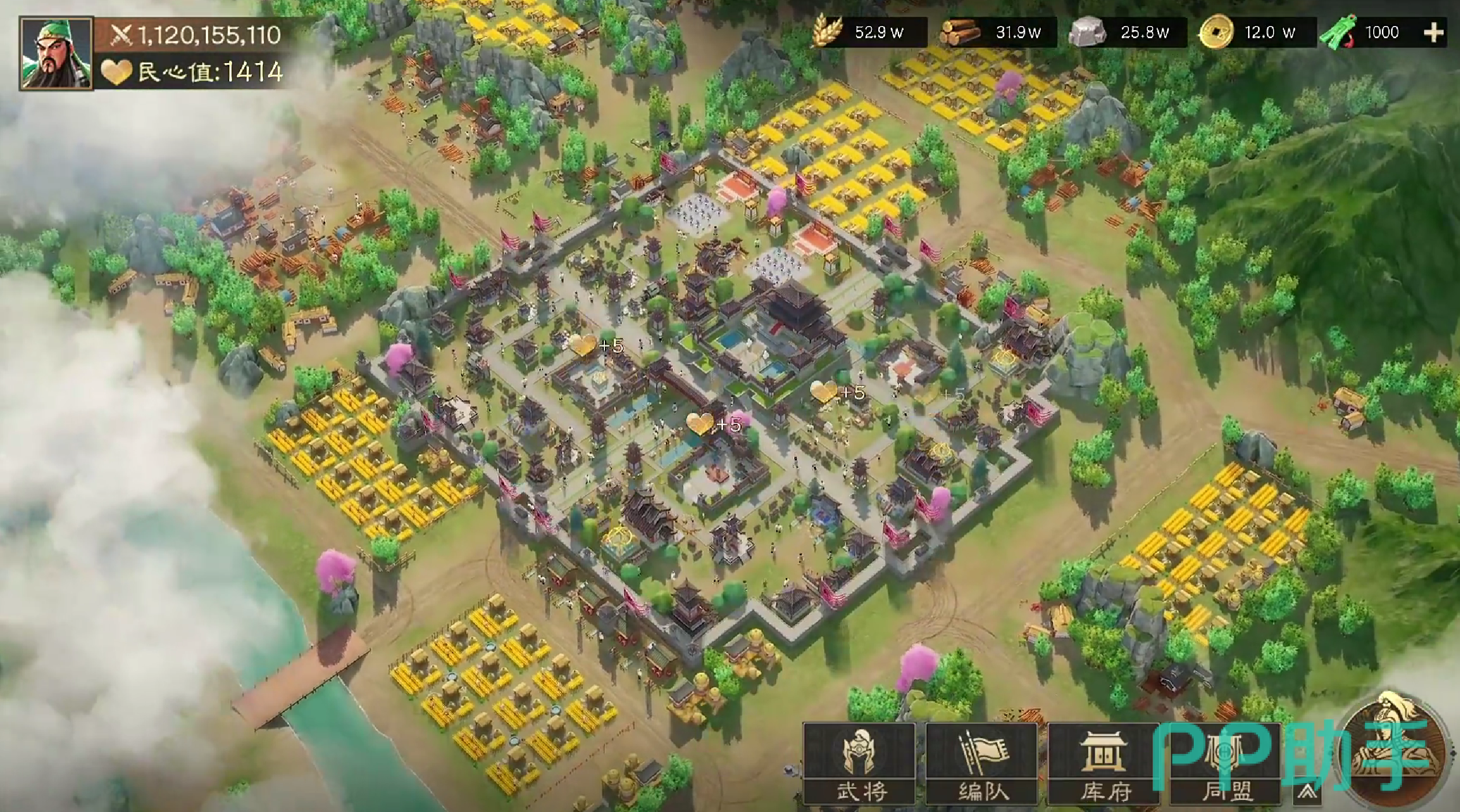Open the Guan Yu player avatar profile

point(56,53)
